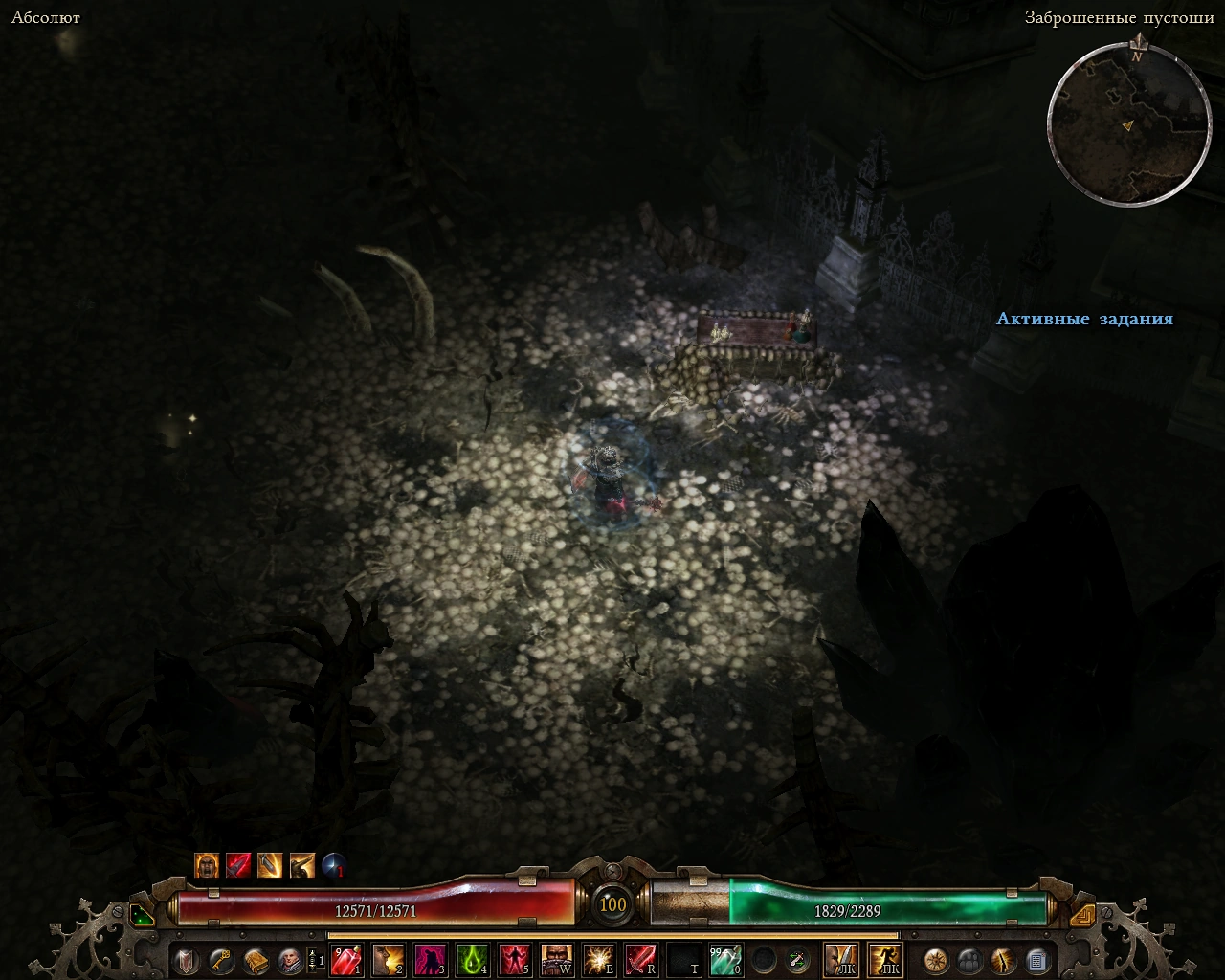Open the Активные задания quest link
The width and height of the screenshot is (1225, 980).
coord(1085,320)
